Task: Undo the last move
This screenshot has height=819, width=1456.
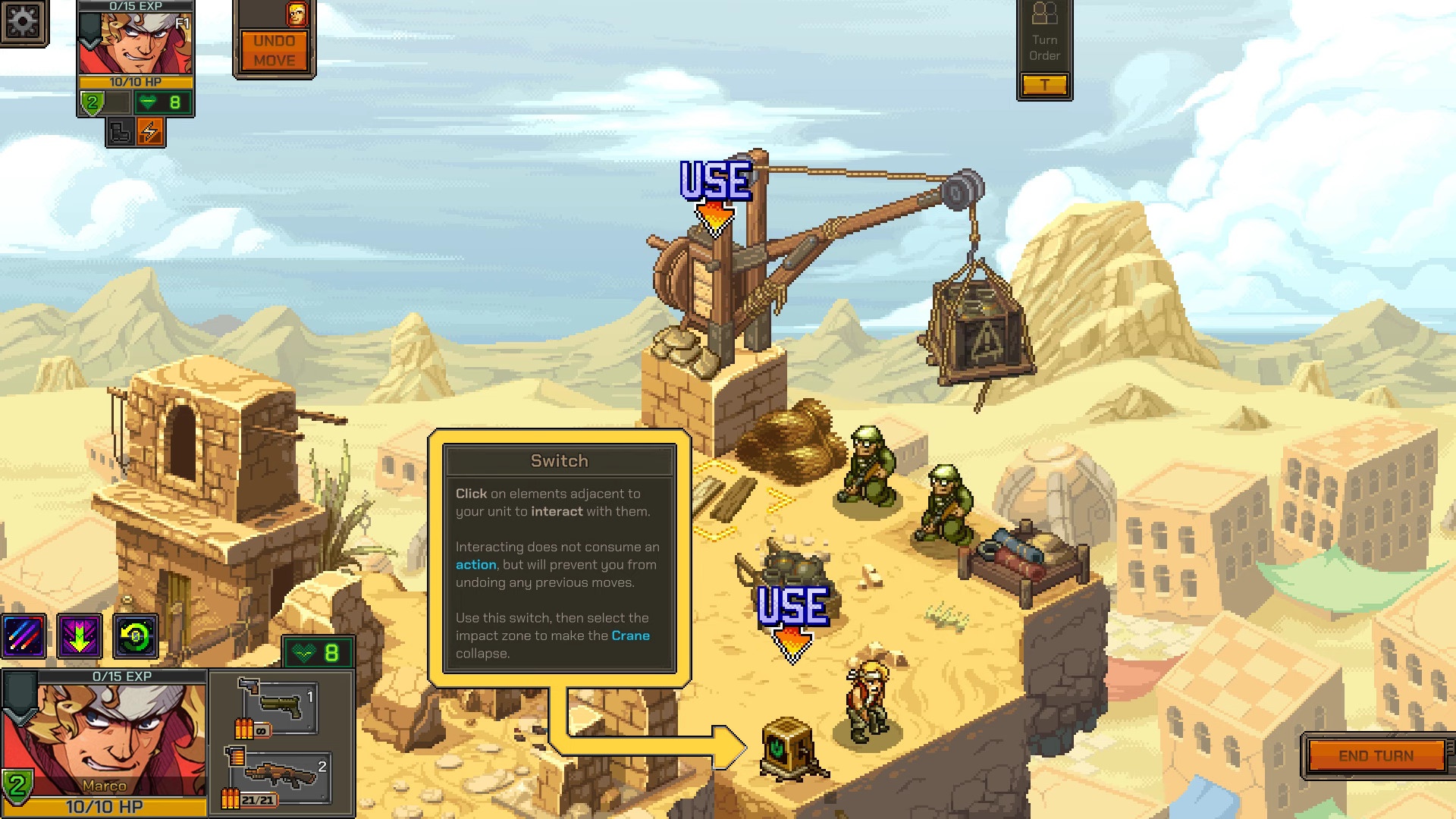Action: pyautogui.click(x=275, y=51)
